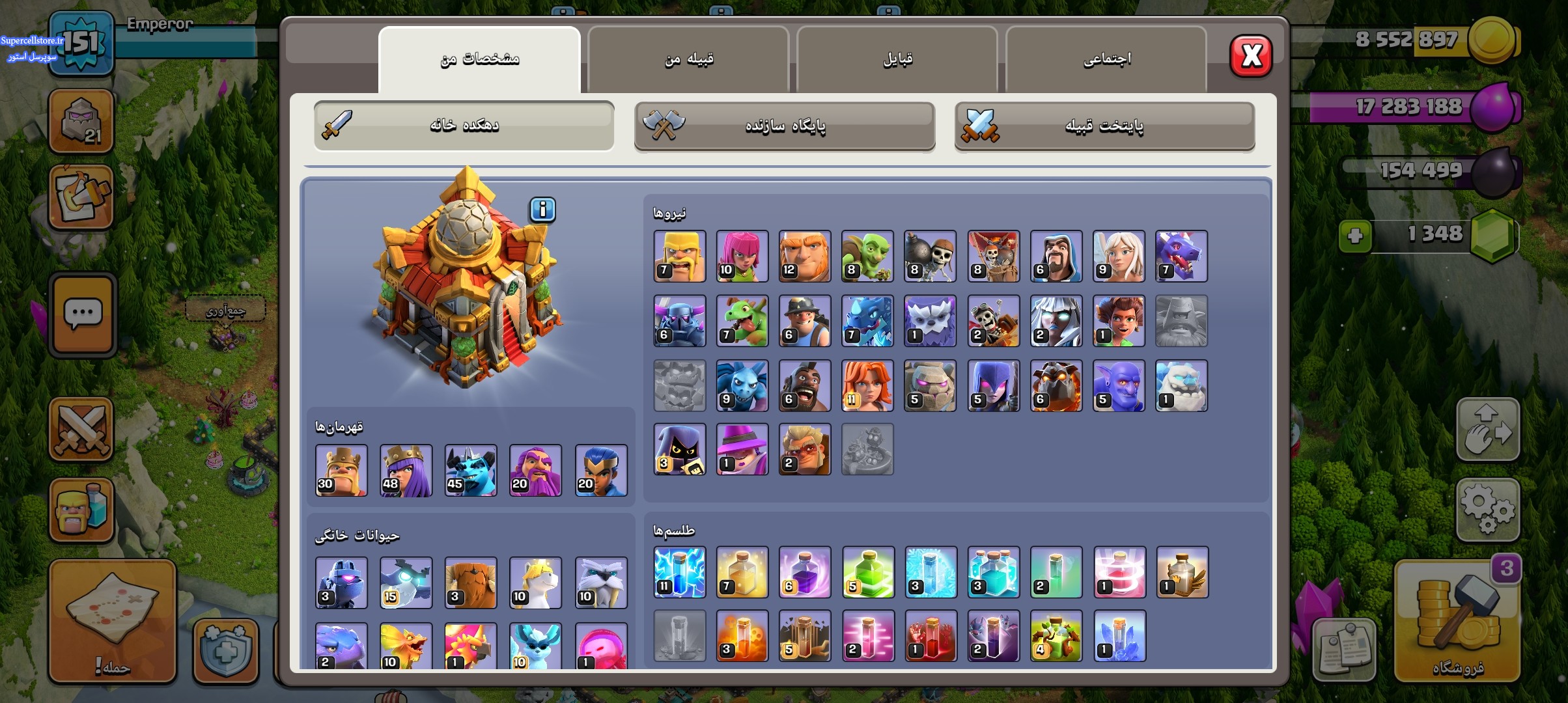Screen dimensions: 1568x703
Task: Open the settings gears button
Action: [x=1487, y=510]
